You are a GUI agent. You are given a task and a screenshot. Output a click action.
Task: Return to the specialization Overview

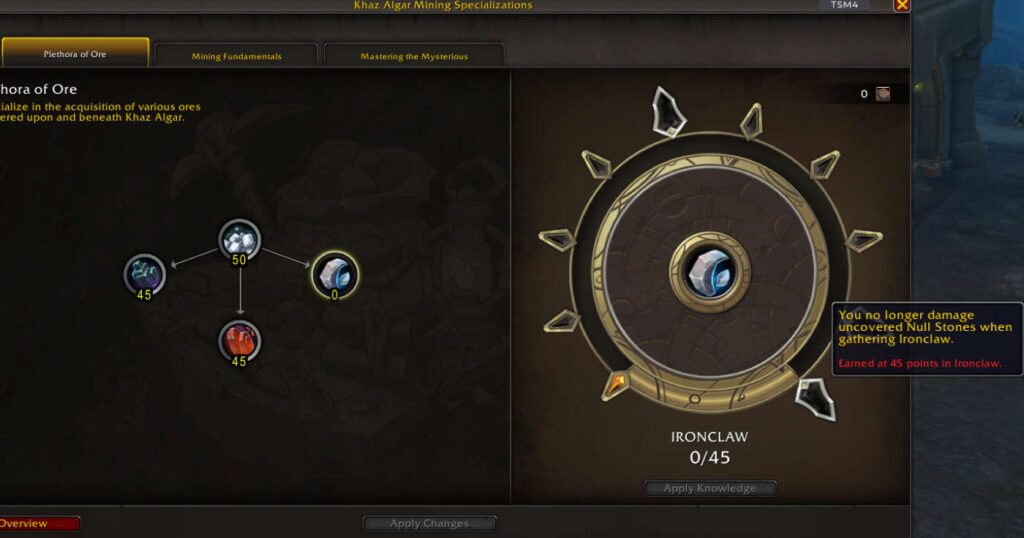coord(38,523)
